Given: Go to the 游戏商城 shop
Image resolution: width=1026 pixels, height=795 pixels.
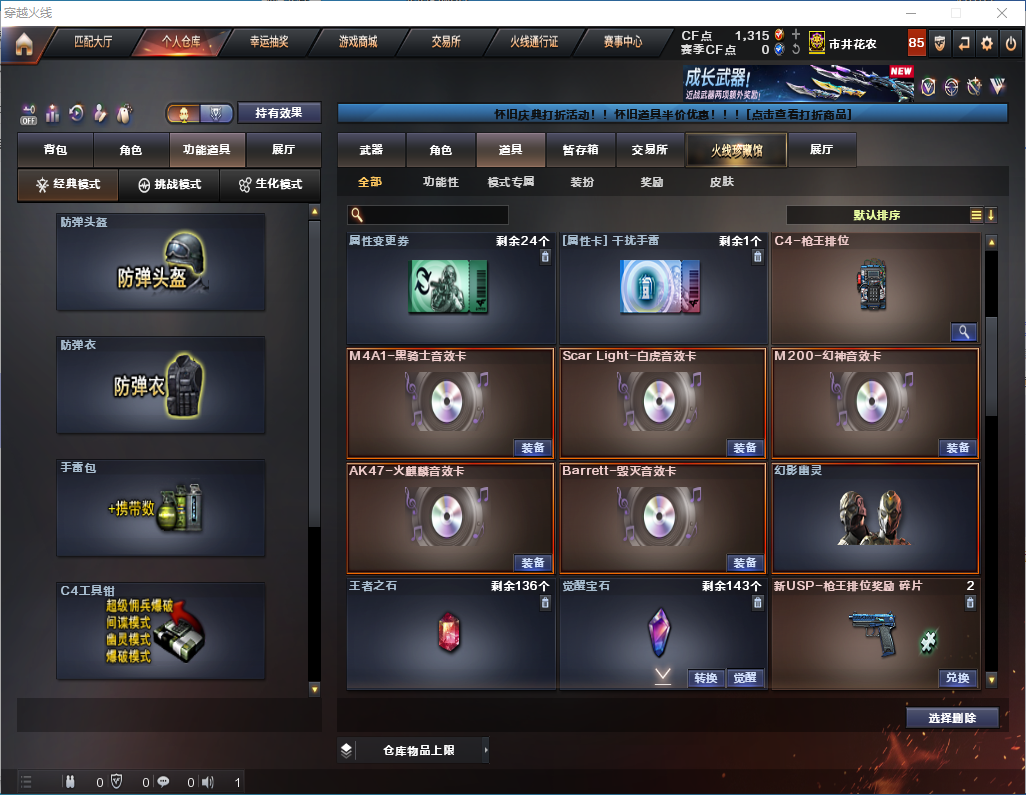Looking at the screenshot, I should pos(357,42).
